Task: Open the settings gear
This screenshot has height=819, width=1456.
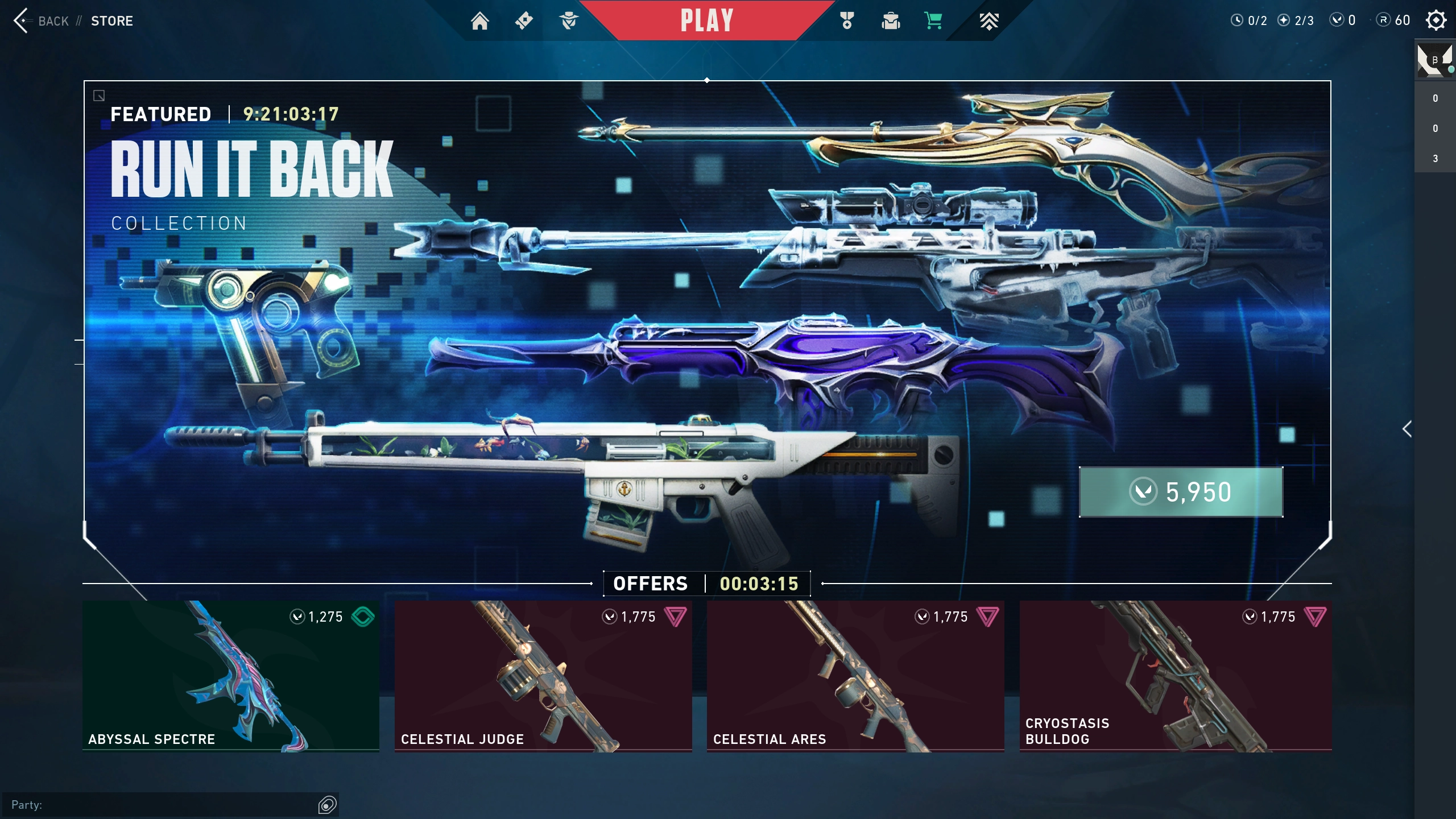Action: (1436, 20)
